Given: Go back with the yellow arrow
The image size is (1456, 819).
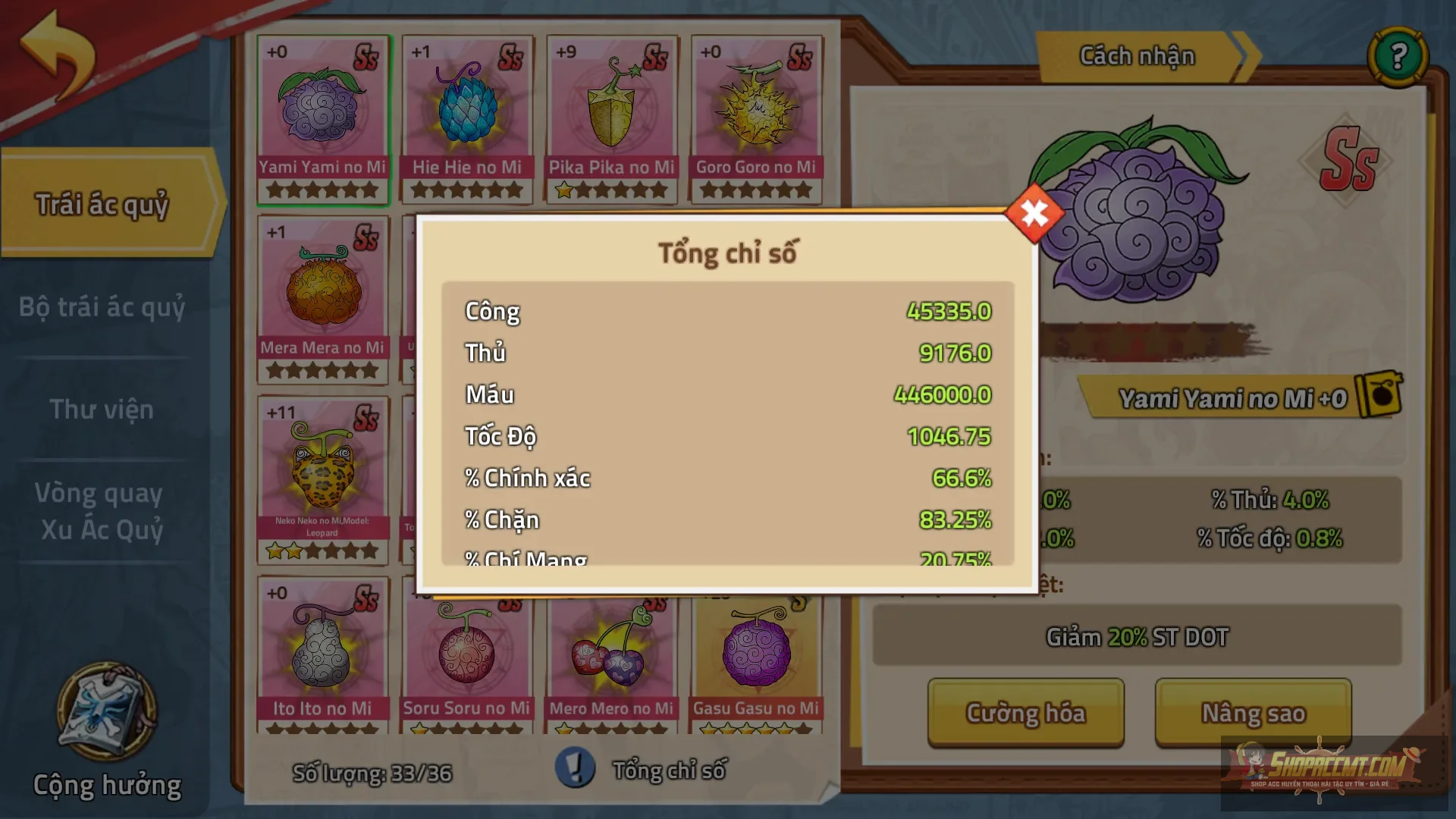Looking at the screenshot, I should point(58,53).
